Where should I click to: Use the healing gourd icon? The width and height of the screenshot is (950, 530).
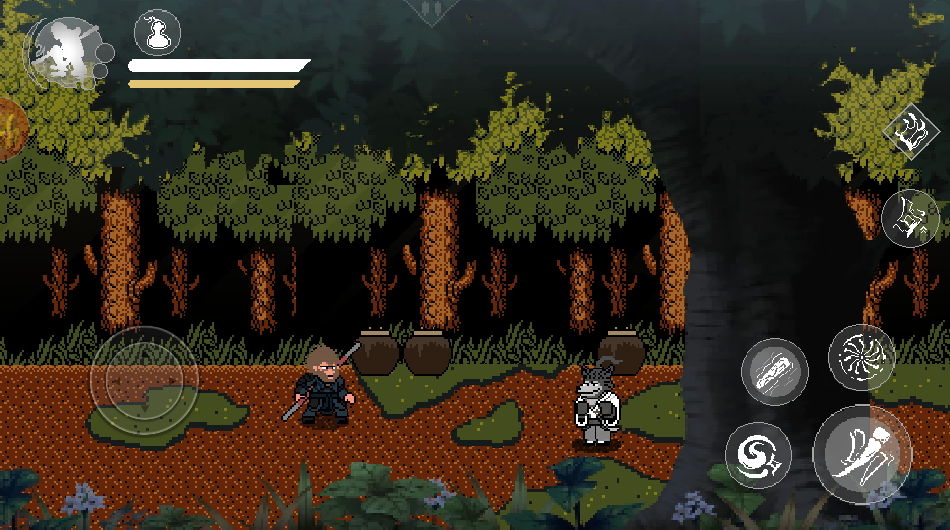coord(156,33)
